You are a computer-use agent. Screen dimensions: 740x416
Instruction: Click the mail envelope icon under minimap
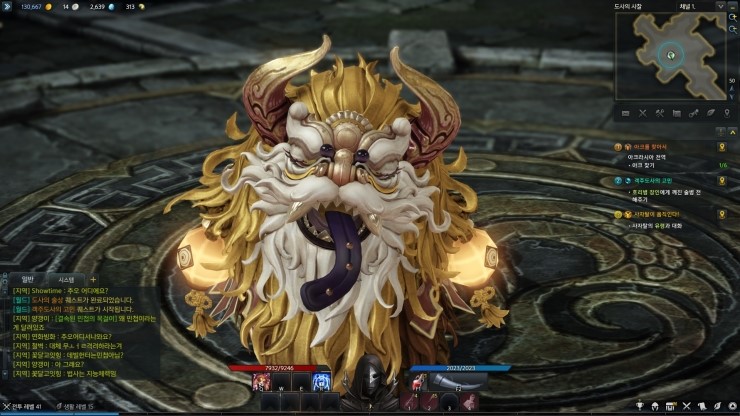click(626, 113)
